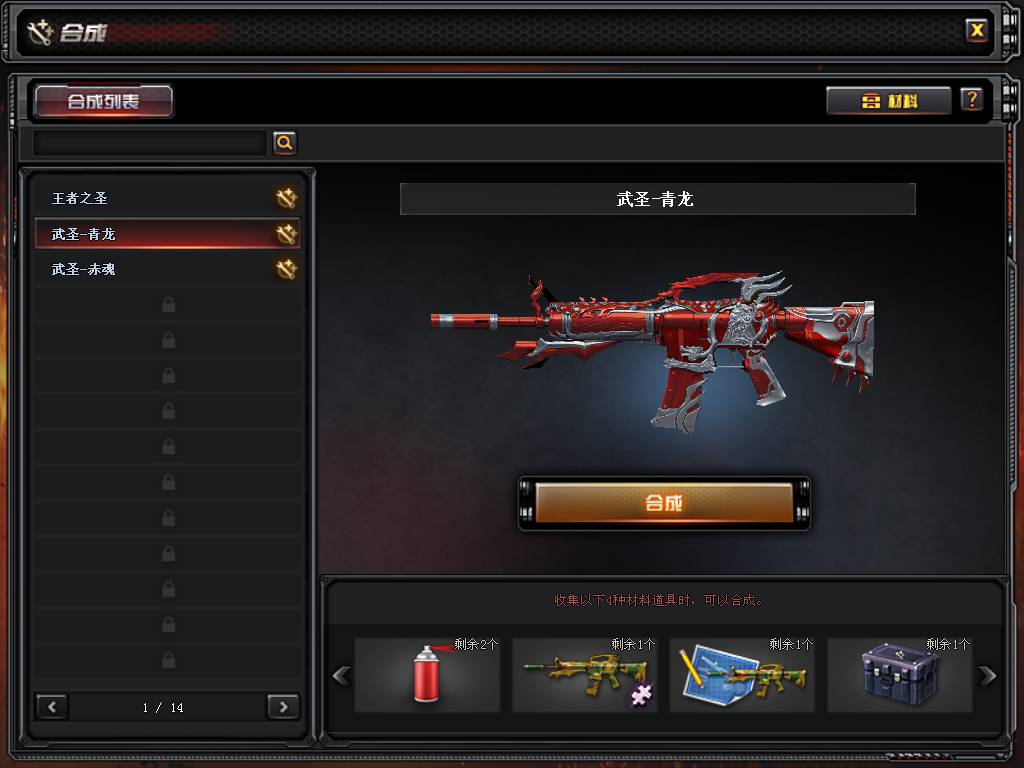Viewport: 1024px width, 768px height.
Task: Open the 合成列表 tab
Action: tap(104, 101)
